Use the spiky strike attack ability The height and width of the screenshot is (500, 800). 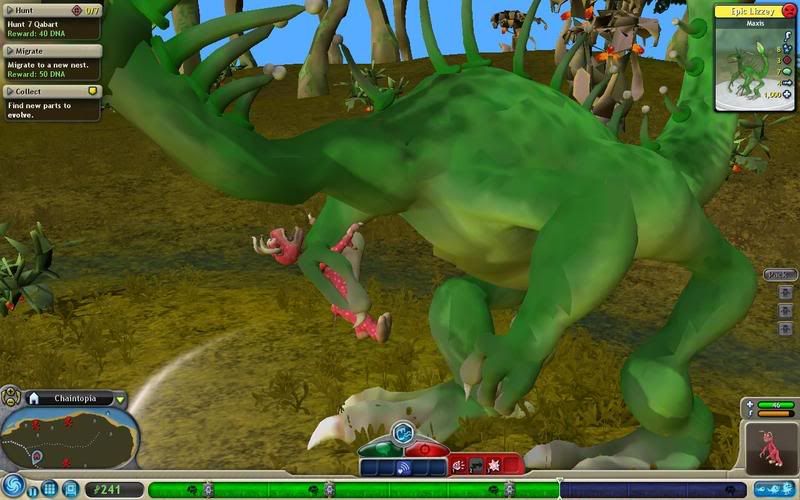492,465
